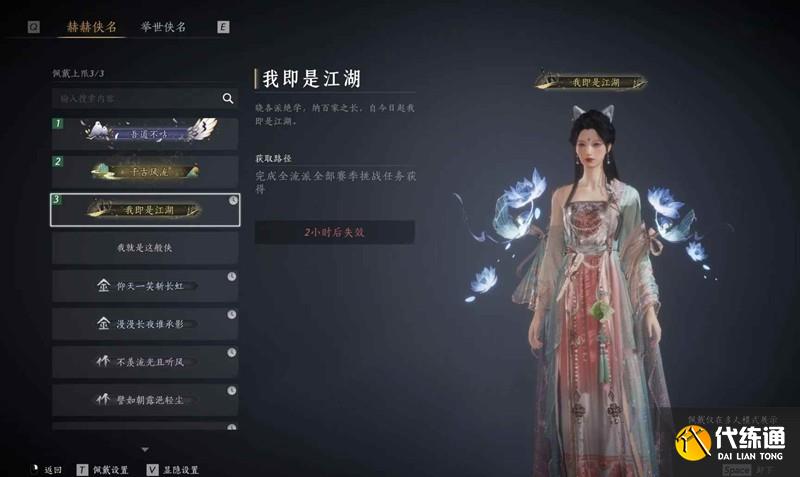The height and width of the screenshot is (477, 800).
Task: Pick the 不羡流光且听风 title
Action: [x=145, y=361]
